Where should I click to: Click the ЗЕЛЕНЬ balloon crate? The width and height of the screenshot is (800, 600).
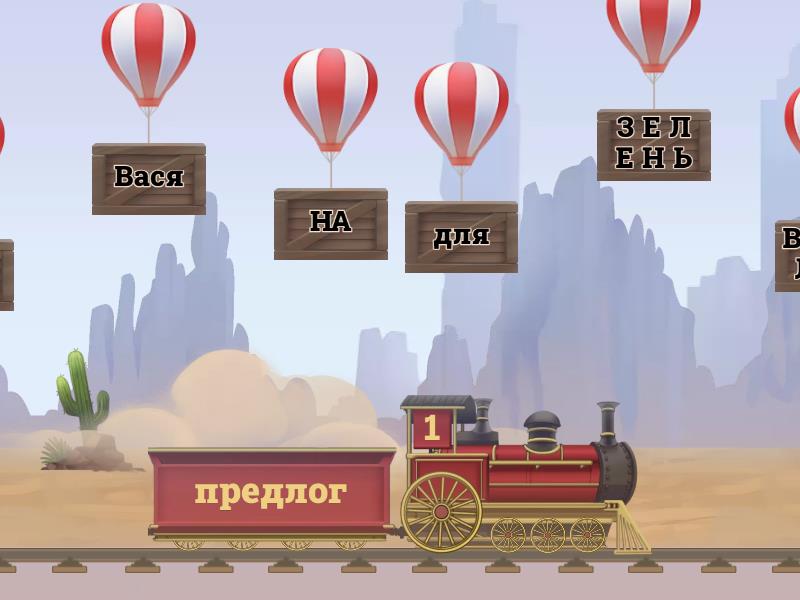(x=653, y=144)
